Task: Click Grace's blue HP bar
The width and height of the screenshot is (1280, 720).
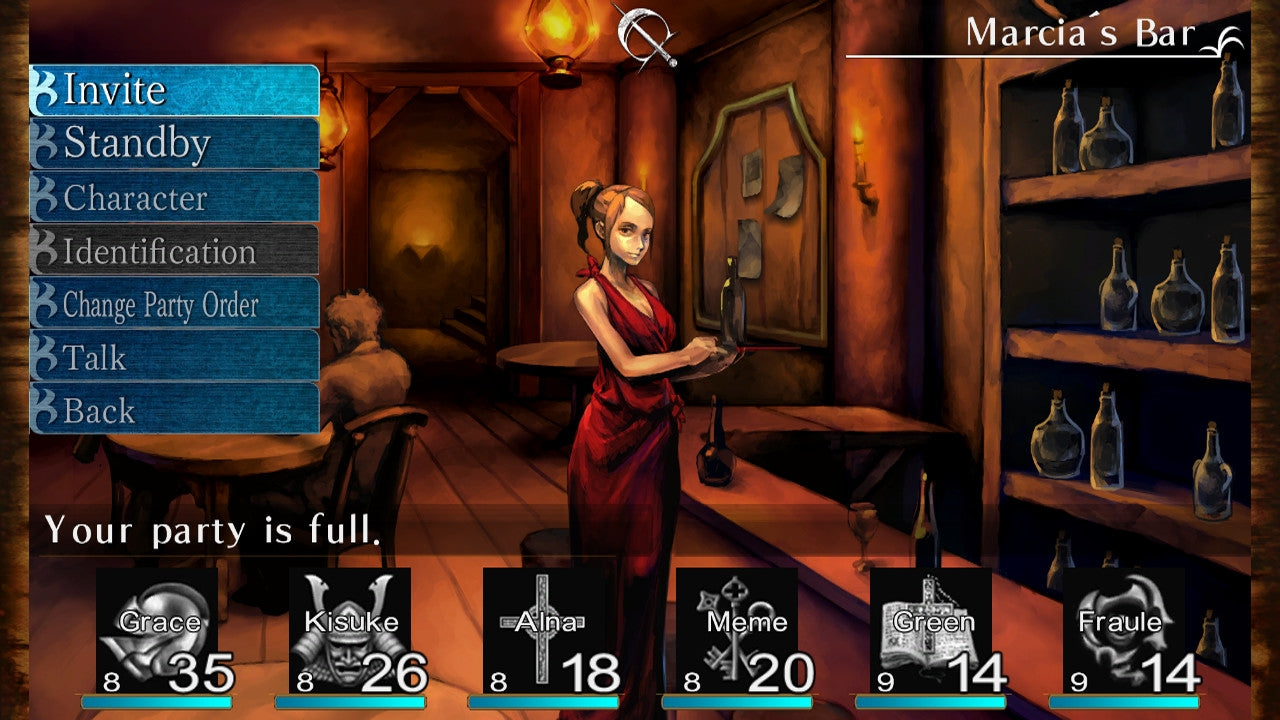Action: [x=155, y=700]
